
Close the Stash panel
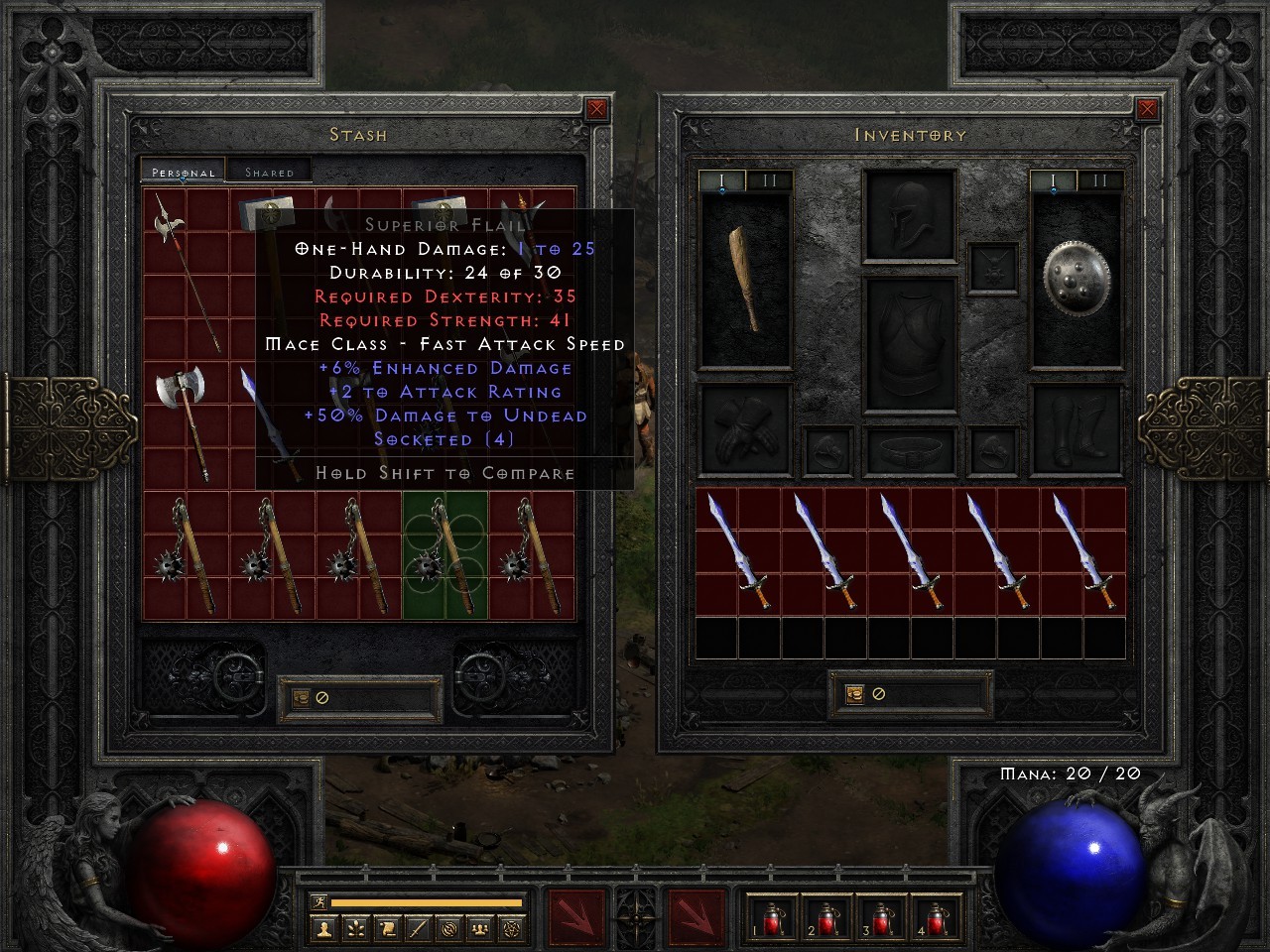pos(595,108)
